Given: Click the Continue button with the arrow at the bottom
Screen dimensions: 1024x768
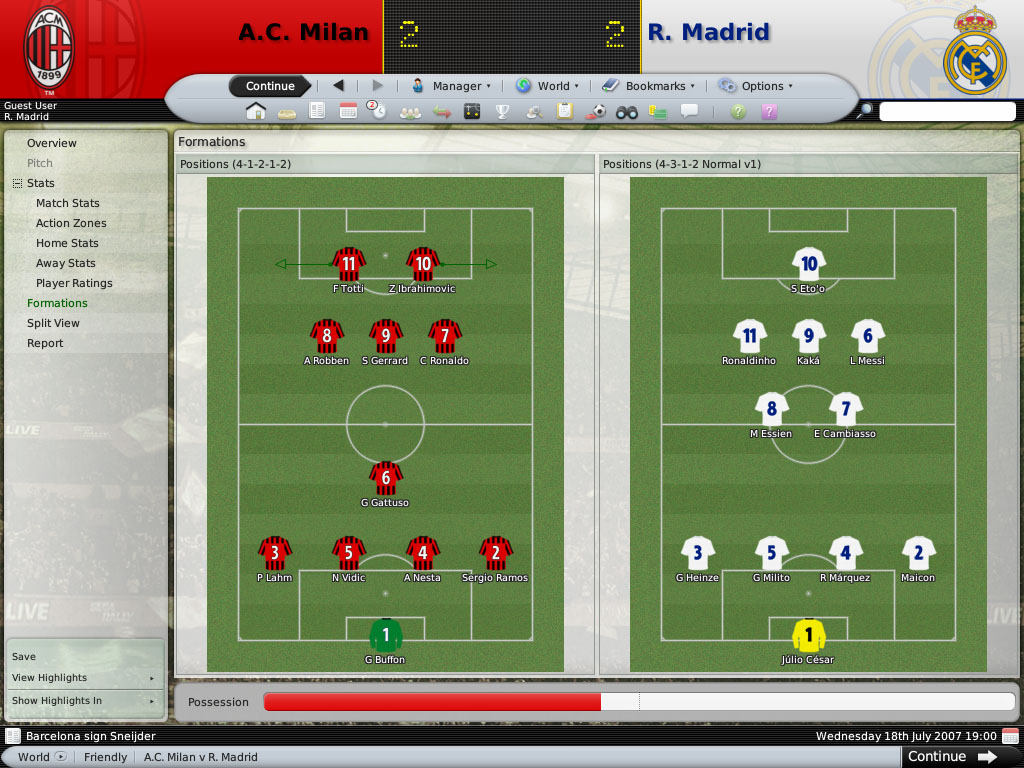Looking at the screenshot, I should [x=951, y=757].
